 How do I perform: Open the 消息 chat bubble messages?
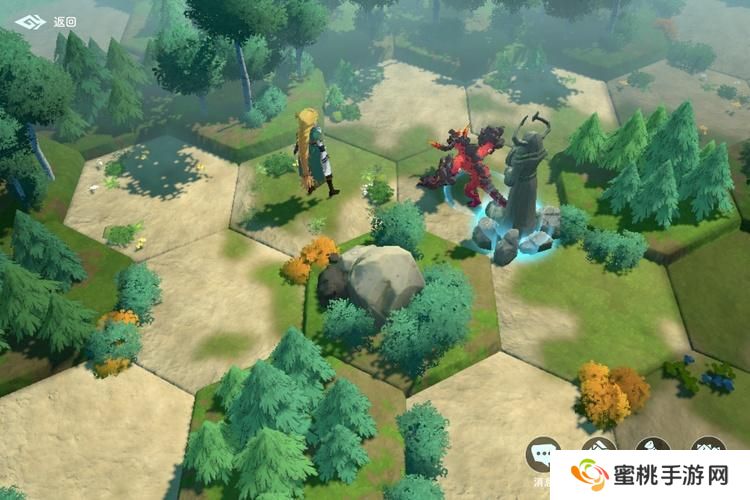pyautogui.click(x=543, y=456)
